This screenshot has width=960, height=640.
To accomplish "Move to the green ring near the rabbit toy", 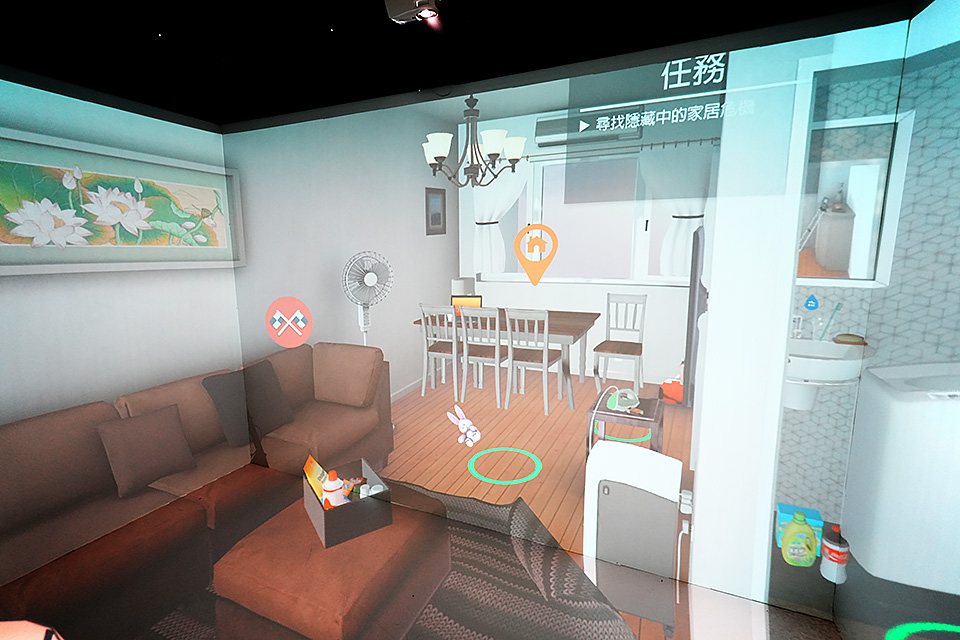I will [x=505, y=464].
